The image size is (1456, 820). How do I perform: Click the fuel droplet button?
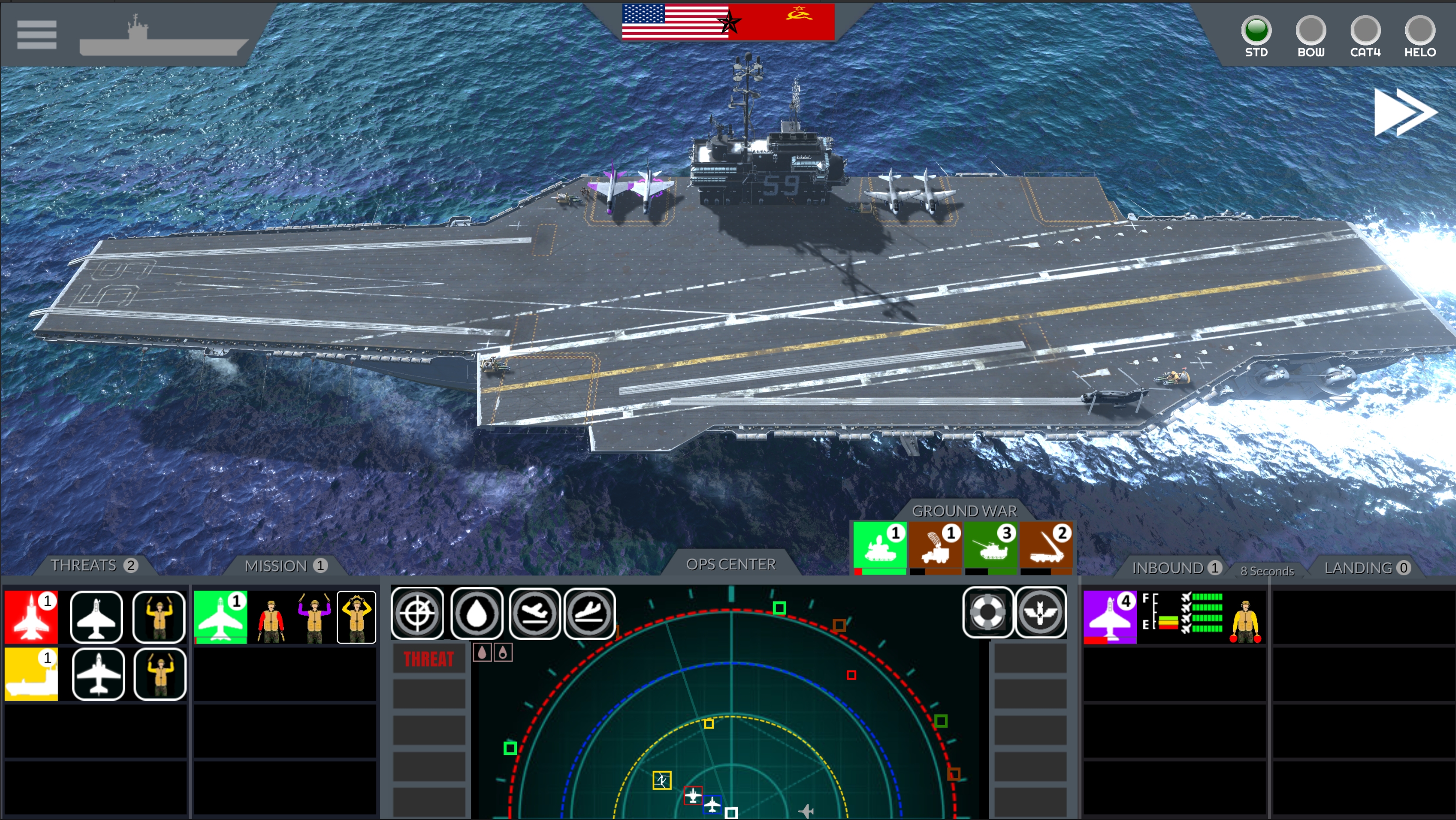[477, 613]
